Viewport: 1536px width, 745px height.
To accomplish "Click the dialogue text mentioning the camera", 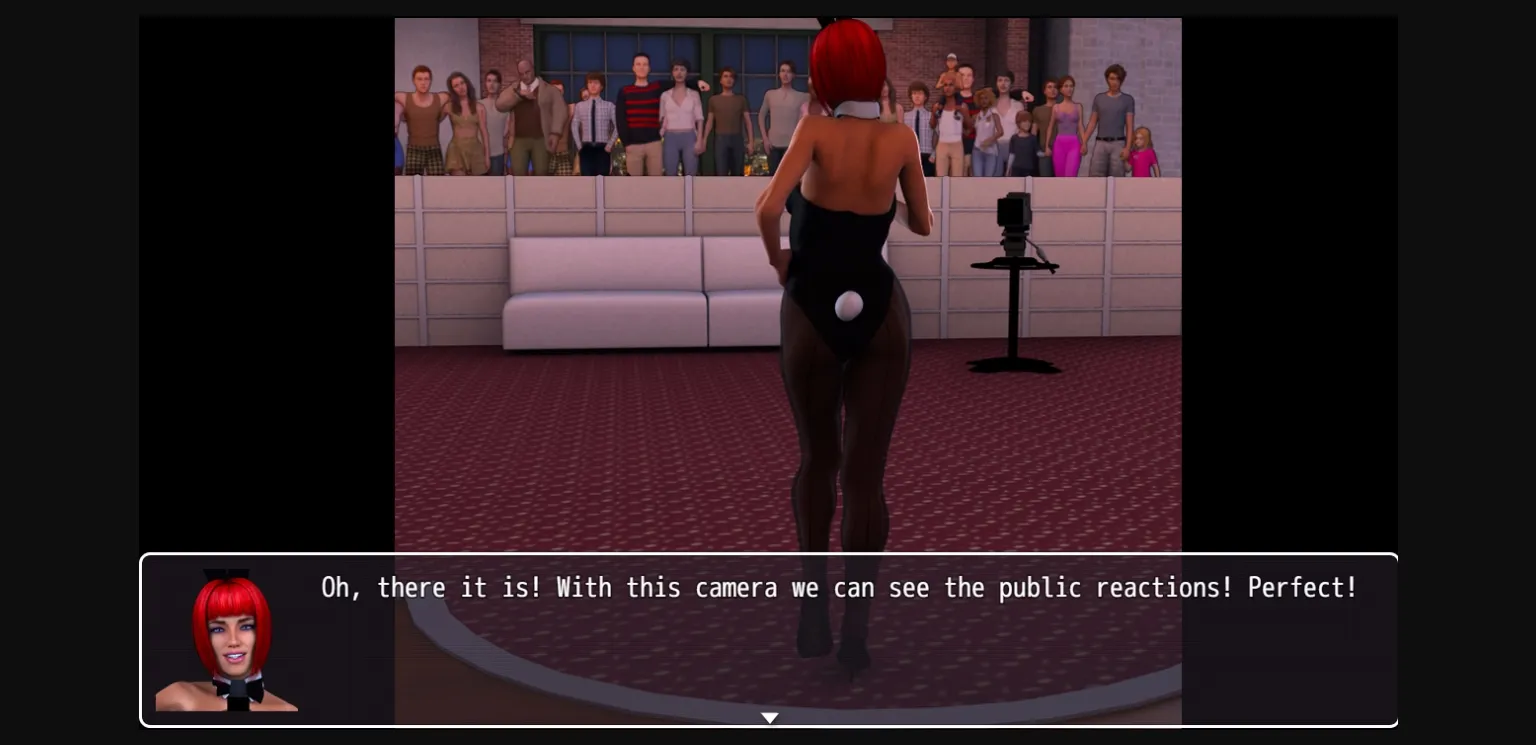I will [x=838, y=588].
